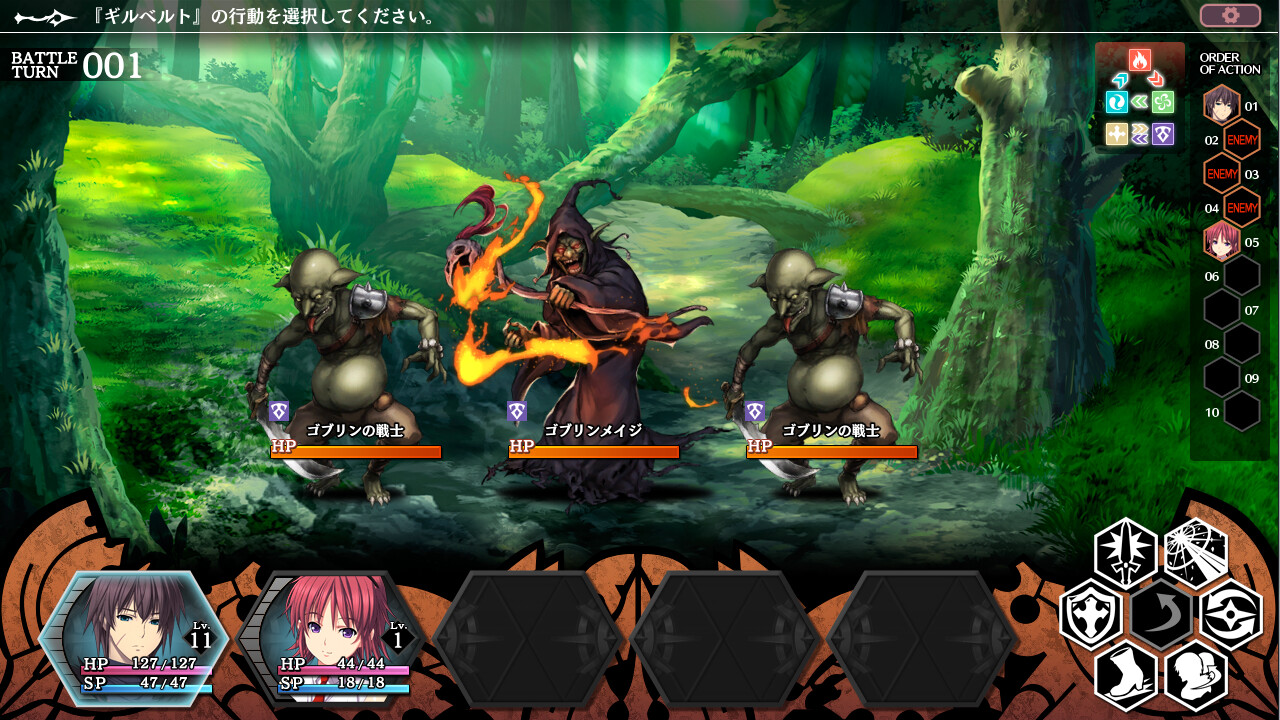The height and width of the screenshot is (720, 1280).
Task: Select the character swap command icon
Action: 1196,675
